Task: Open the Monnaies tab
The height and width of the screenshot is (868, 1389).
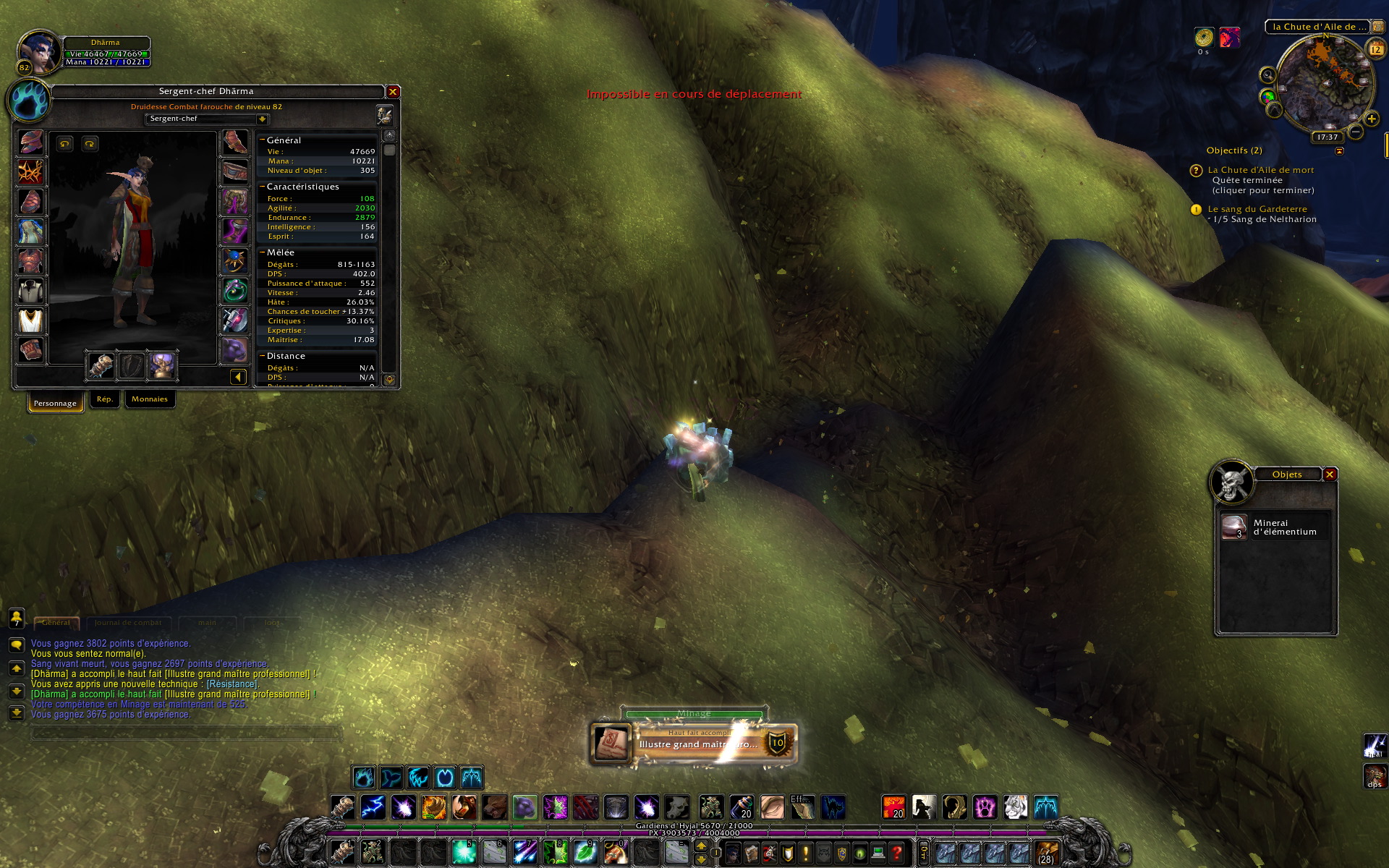Action: (150, 399)
